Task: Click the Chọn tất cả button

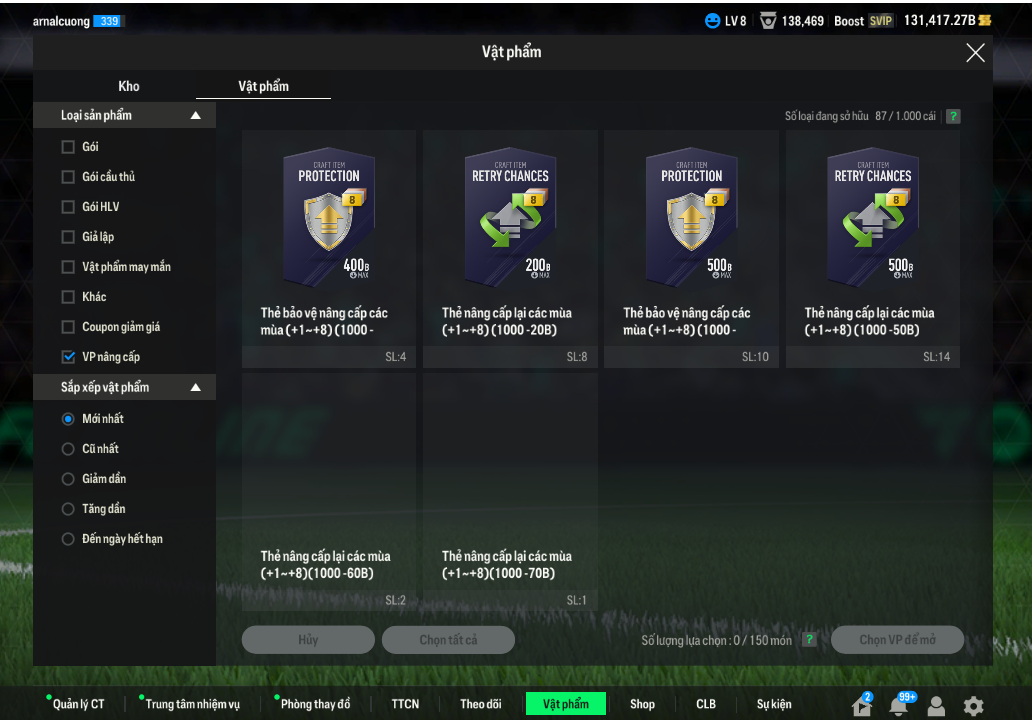Action: (448, 640)
